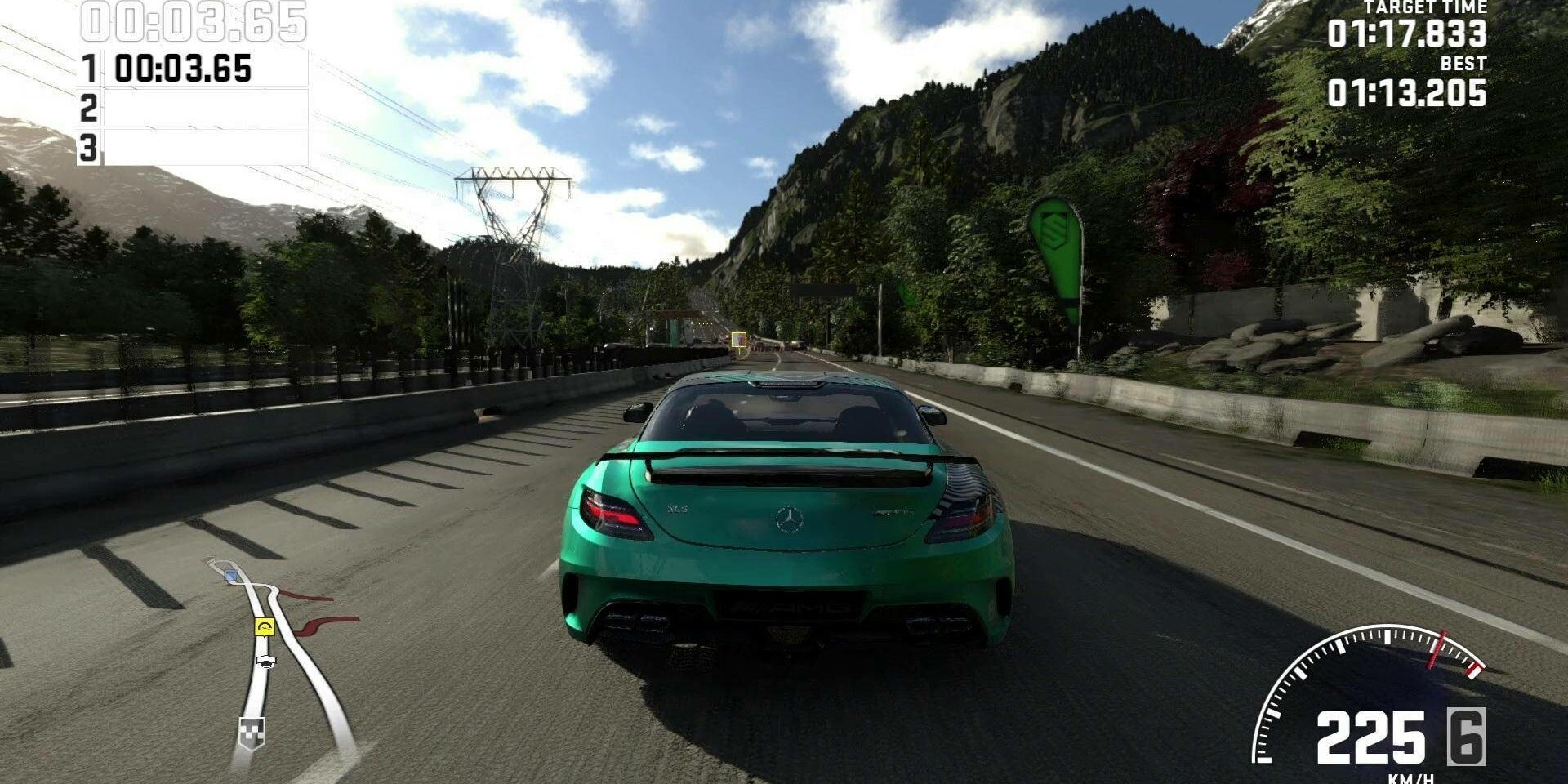The height and width of the screenshot is (784, 1568).
Task: Click the yellow speed challenge marker on the minimap
Action: 265,627
